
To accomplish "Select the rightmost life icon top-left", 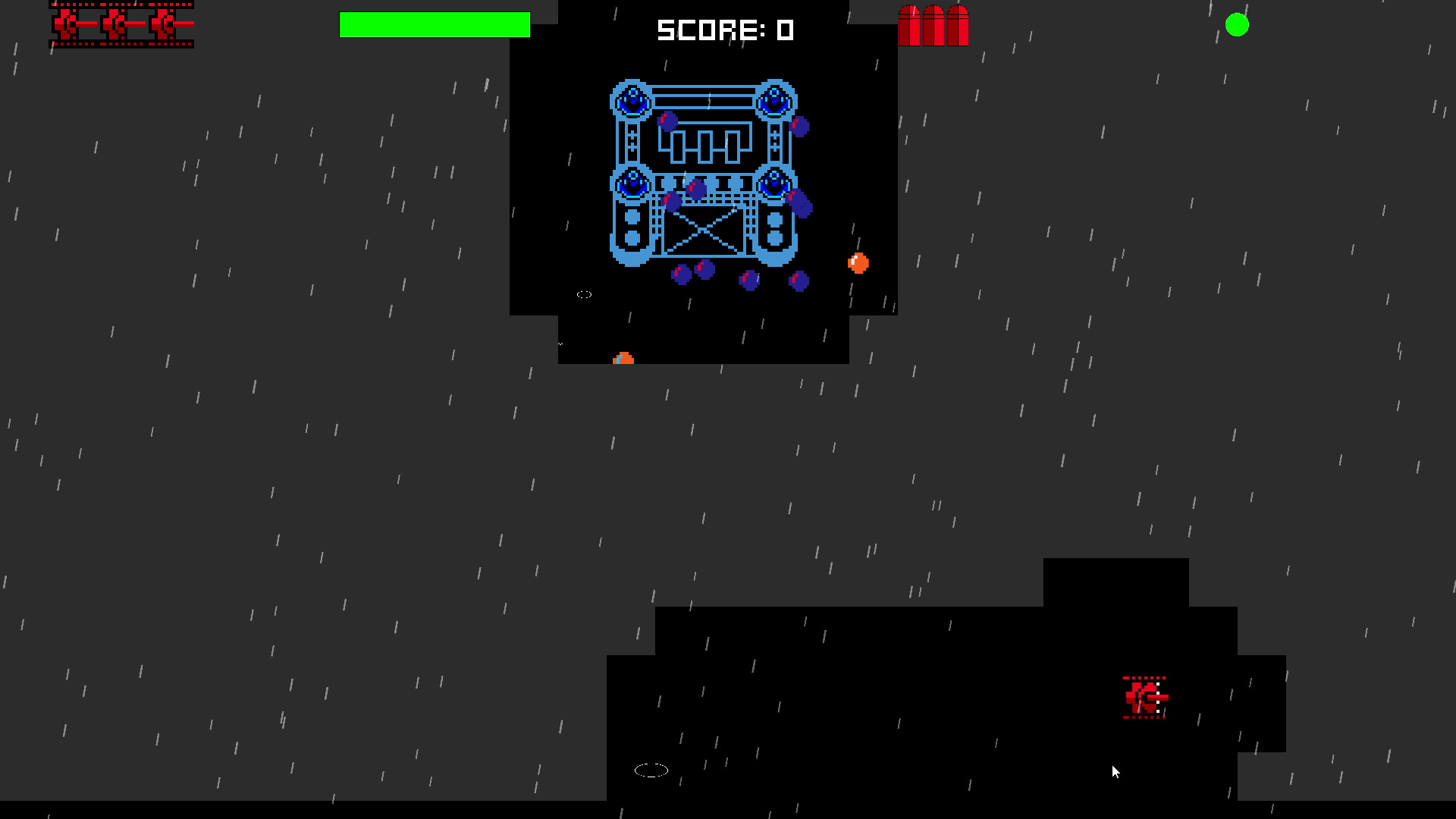I will pyautogui.click(x=163, y=24).
